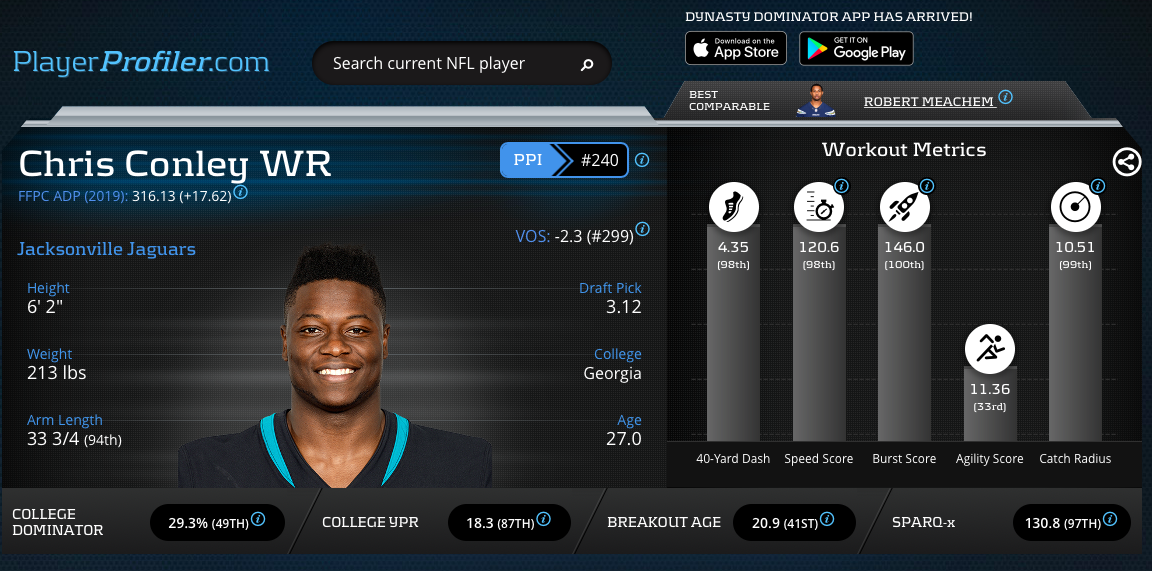The height and width of the screenshot is (571, 1152).
Task: Open the Jacksonville Jaguars team link
Action: coord(107,249)
